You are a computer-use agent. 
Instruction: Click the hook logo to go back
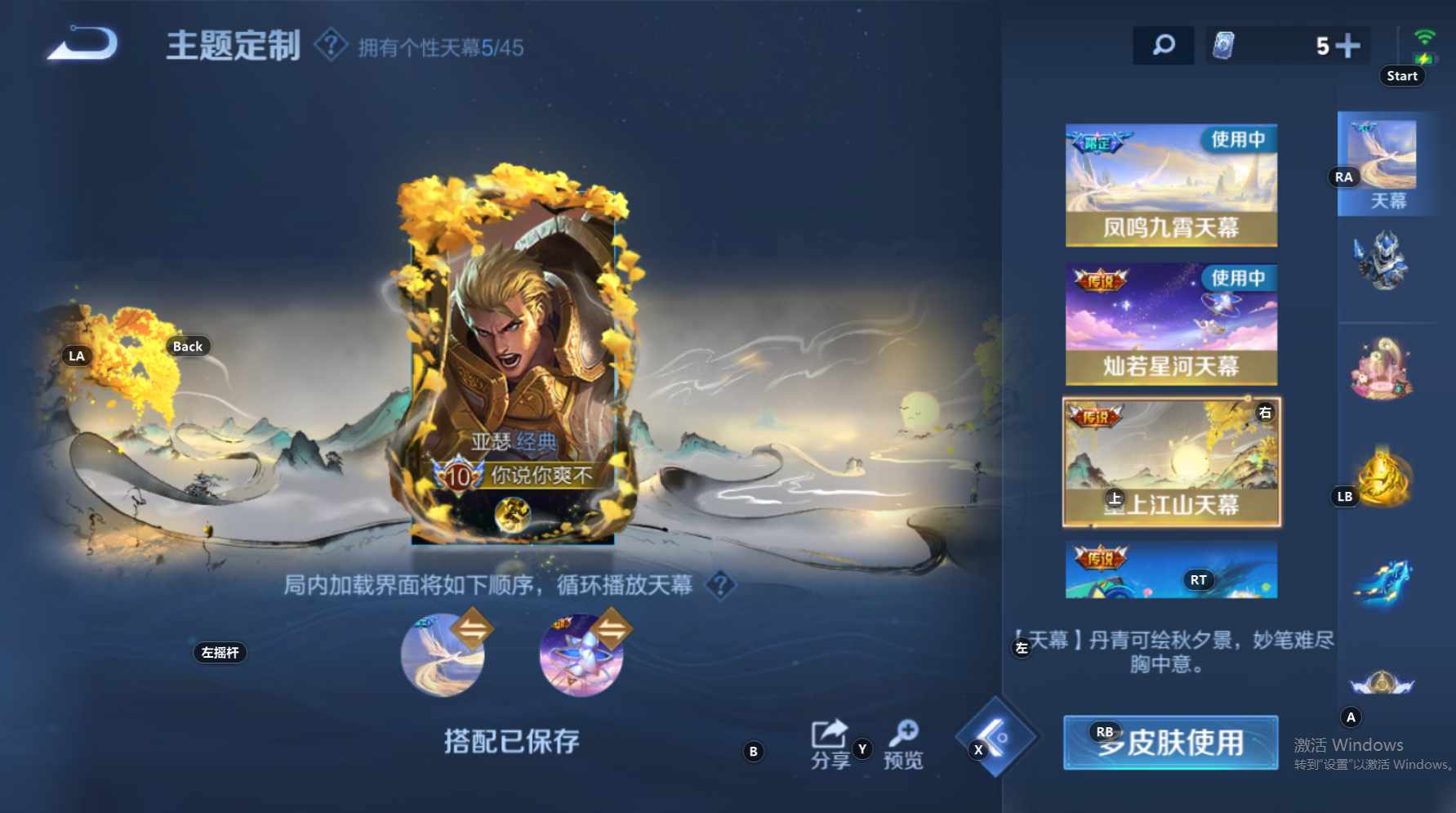tap(82, 47)
